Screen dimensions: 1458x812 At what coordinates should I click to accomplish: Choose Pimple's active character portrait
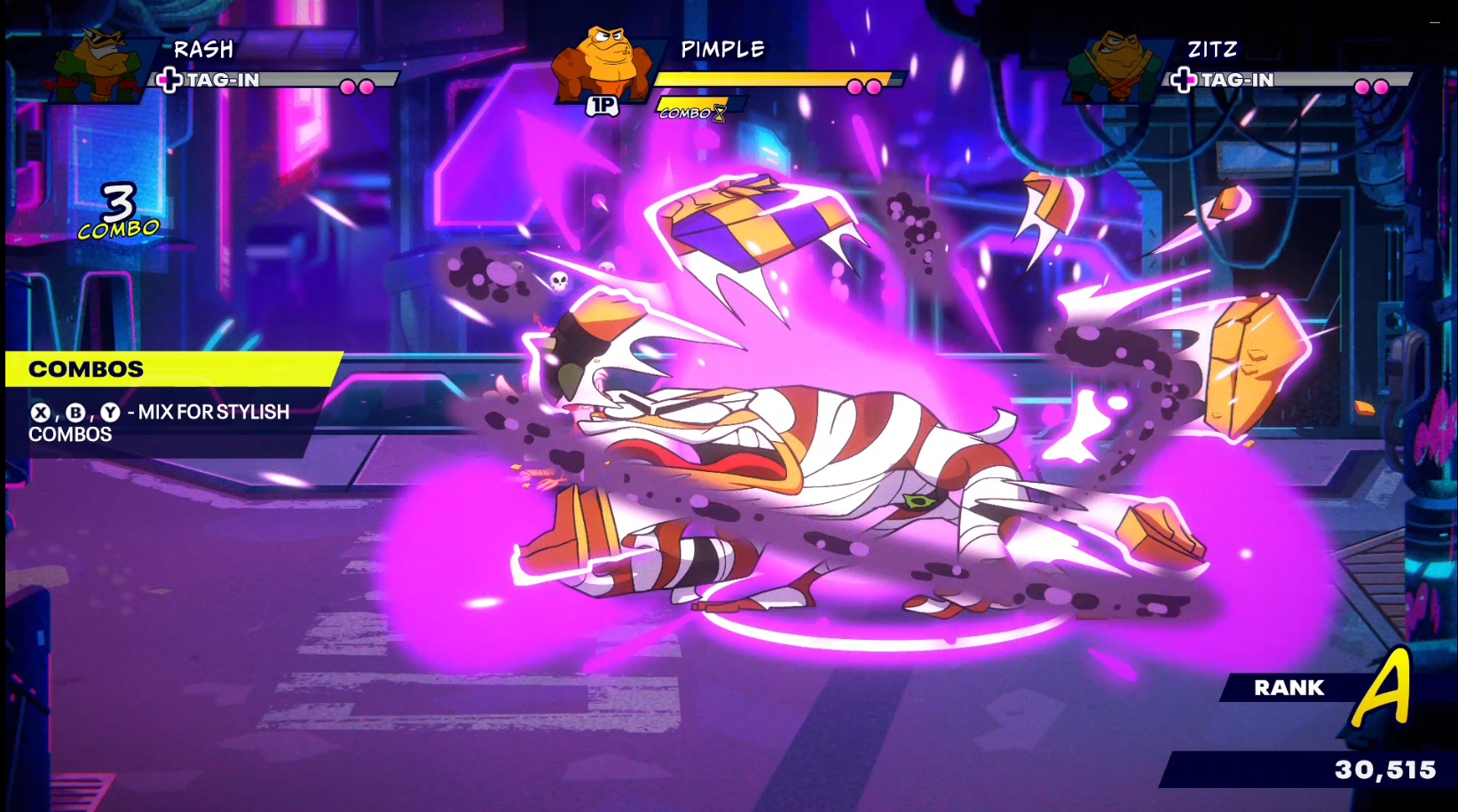[602, 64]
